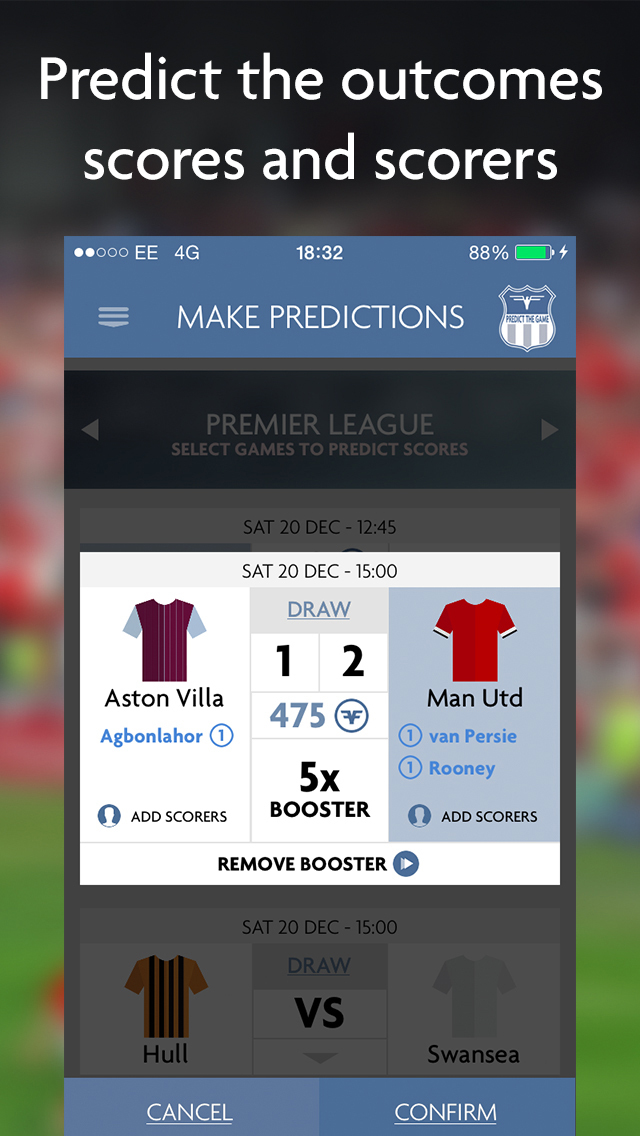Confirm the predictions
Viewport: 640px width, 1136px height.
pyautogui.click(x=446, y=1112)
